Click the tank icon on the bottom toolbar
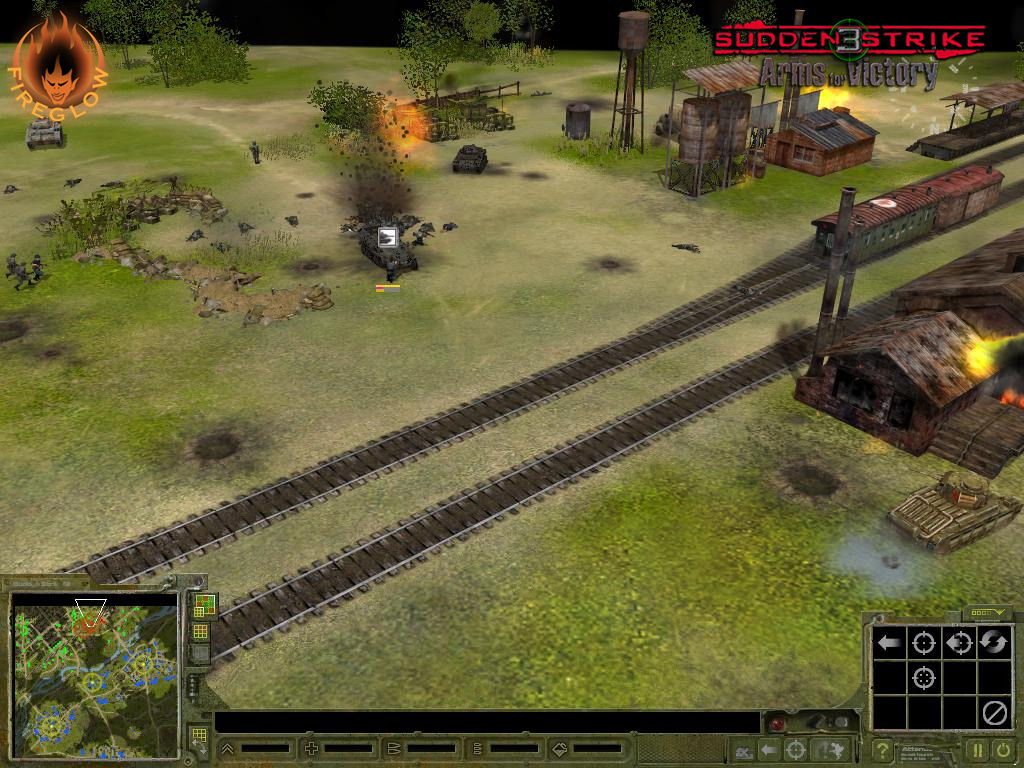The height and width of the screenshot is (768, 1024). click(x=743, y=750)
